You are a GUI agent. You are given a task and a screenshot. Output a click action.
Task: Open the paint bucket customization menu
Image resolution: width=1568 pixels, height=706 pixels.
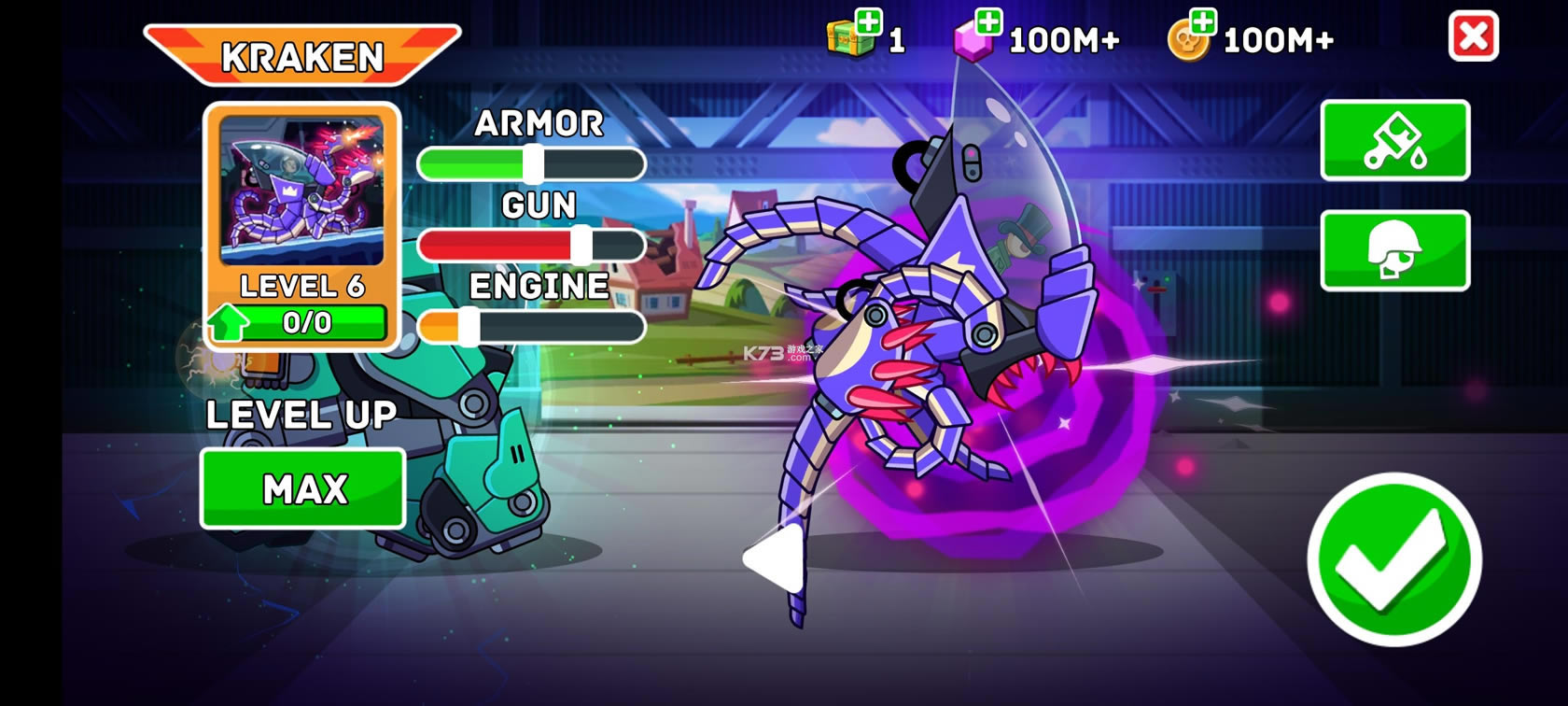(1394, 140)
